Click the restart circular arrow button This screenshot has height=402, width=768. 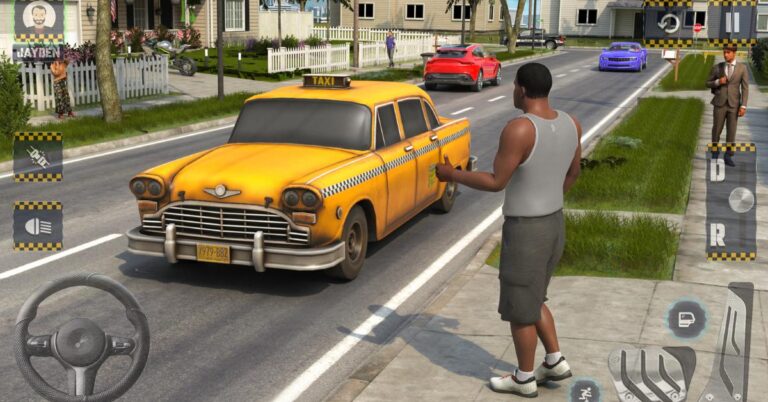coord(669,23)
